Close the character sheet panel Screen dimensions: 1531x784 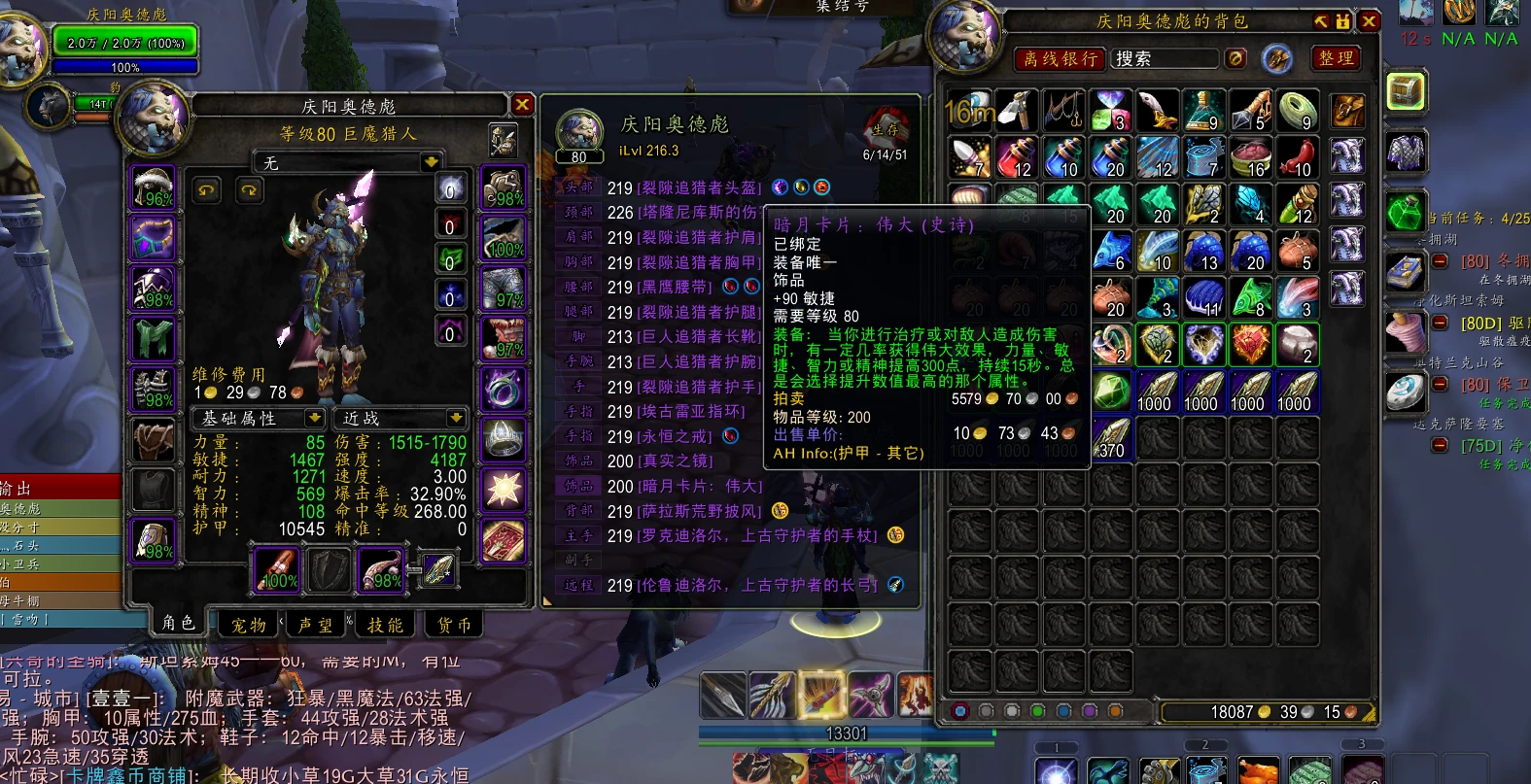522,104
